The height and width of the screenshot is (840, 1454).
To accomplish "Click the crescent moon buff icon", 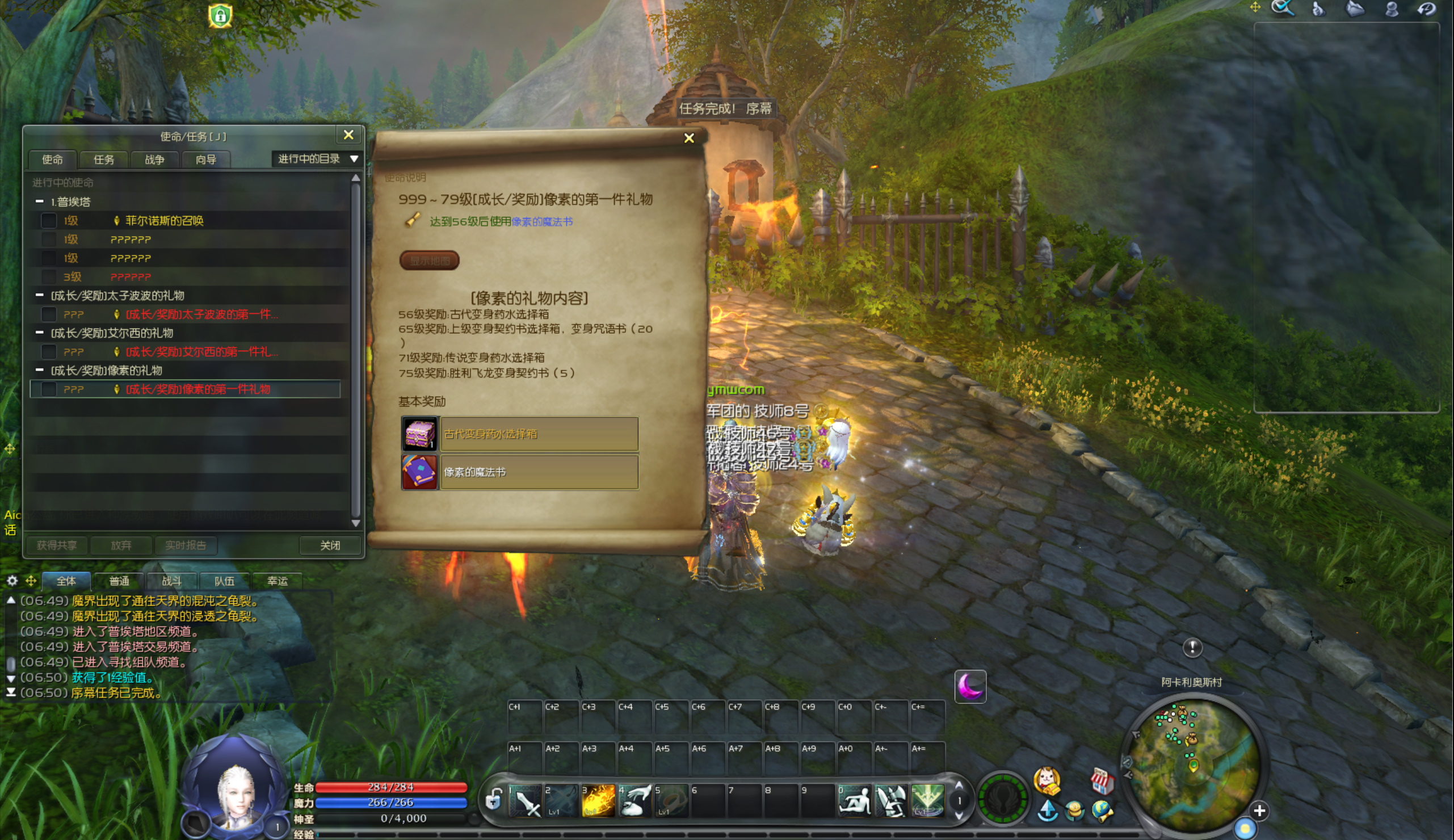I will (x=970, y=687).
